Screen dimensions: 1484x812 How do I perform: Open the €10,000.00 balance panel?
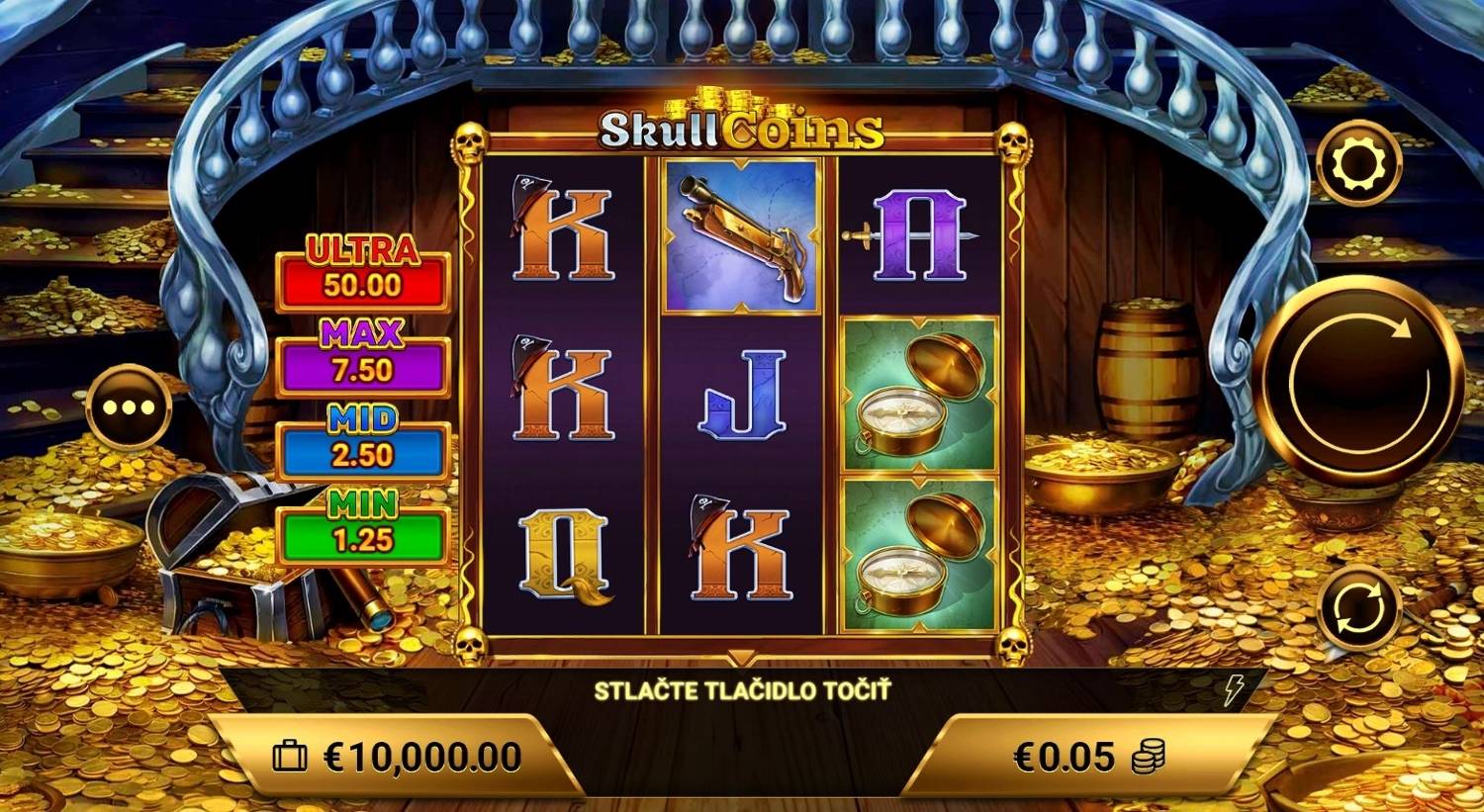click(x=398, y=758)
